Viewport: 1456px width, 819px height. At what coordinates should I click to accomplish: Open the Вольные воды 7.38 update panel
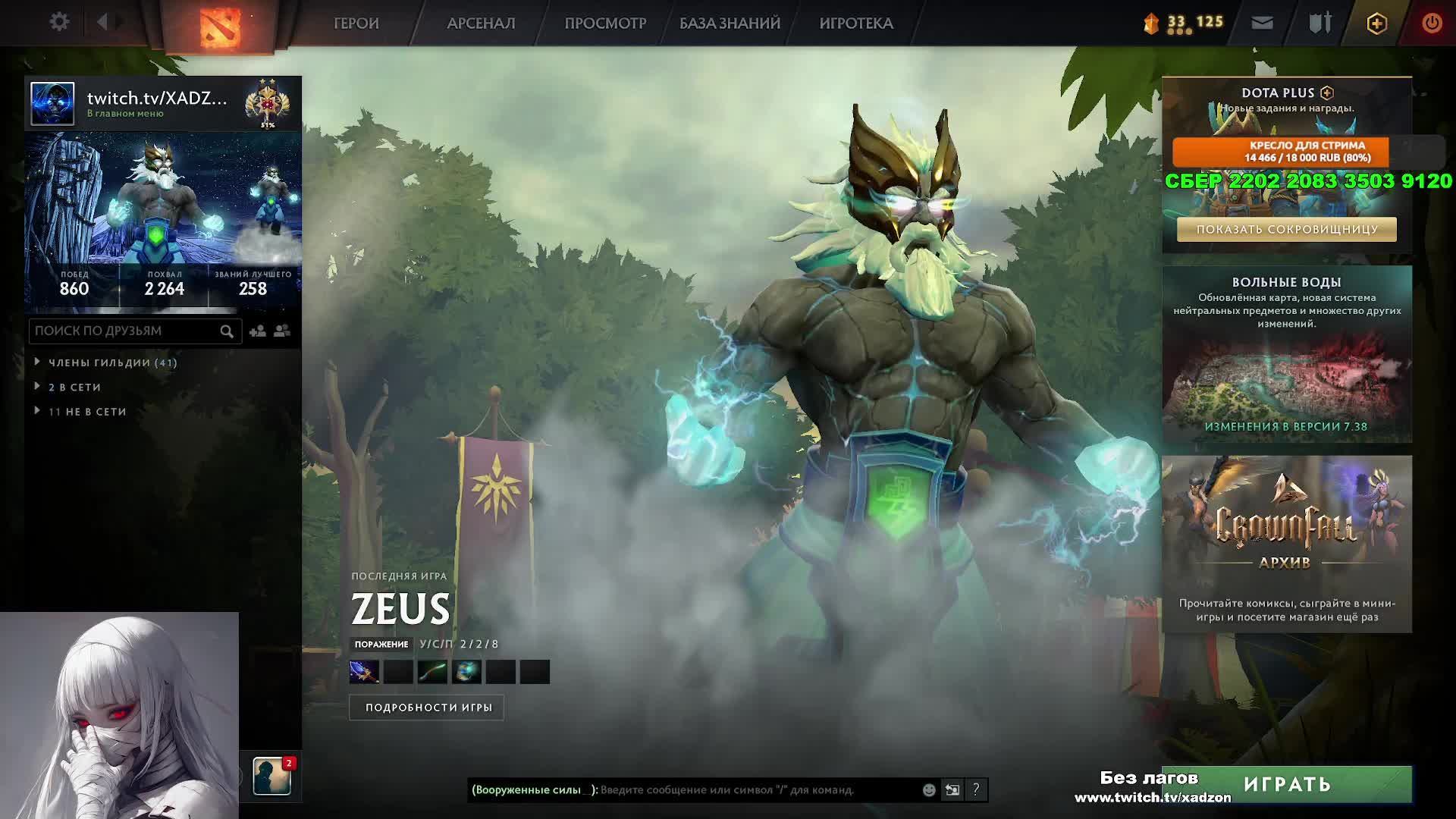point(1286,354)
